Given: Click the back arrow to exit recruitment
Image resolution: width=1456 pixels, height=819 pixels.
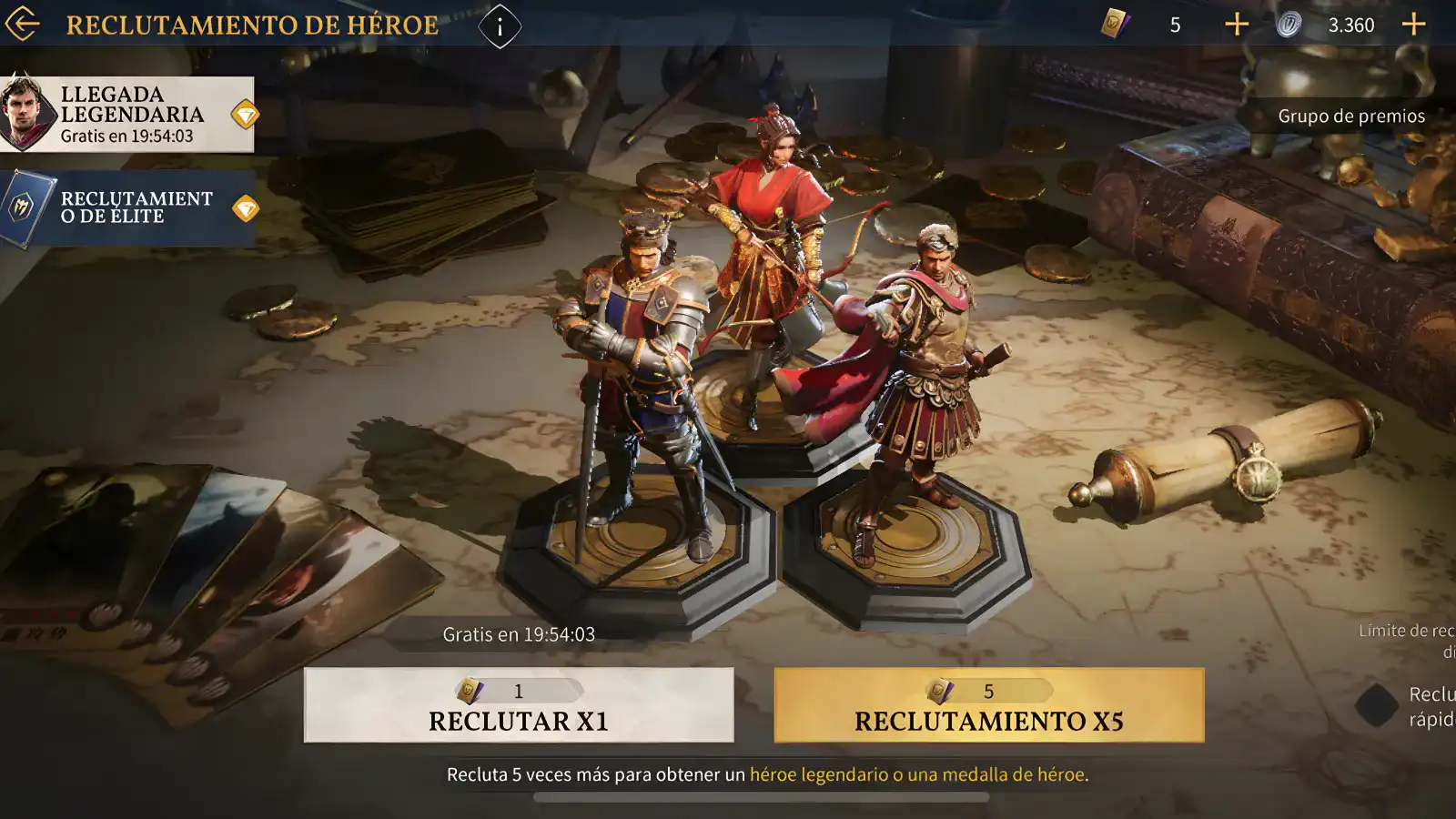Looking at the screenshot, I should tap(24, 25).
